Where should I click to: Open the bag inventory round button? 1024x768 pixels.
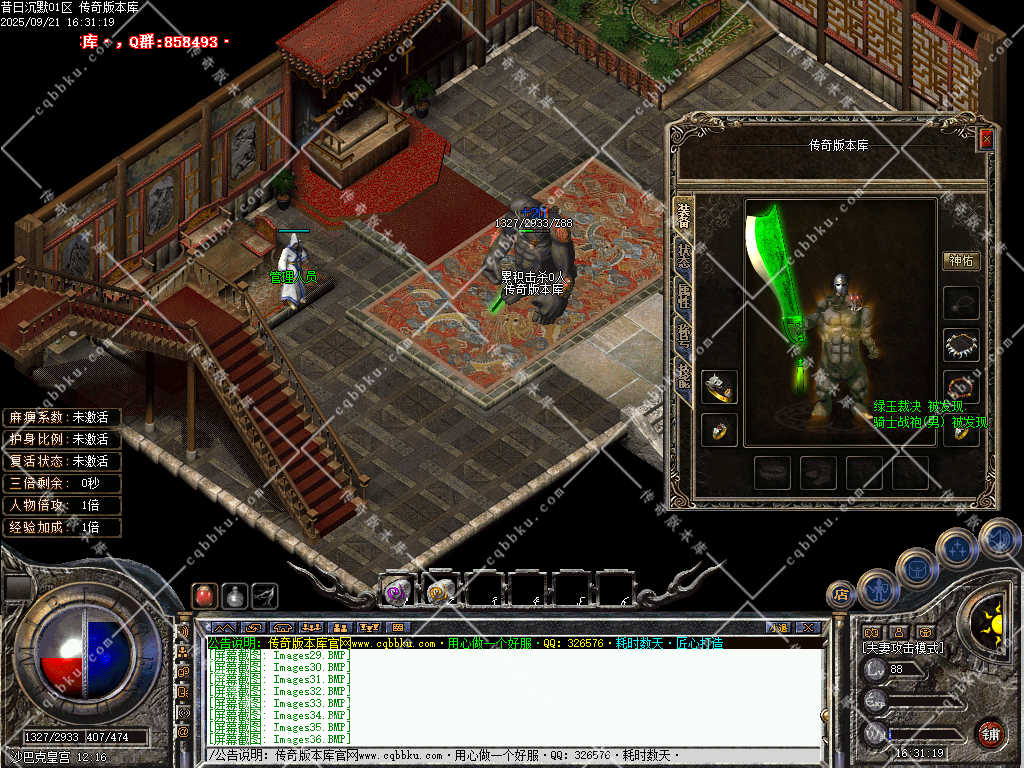(x=916, y=567)
